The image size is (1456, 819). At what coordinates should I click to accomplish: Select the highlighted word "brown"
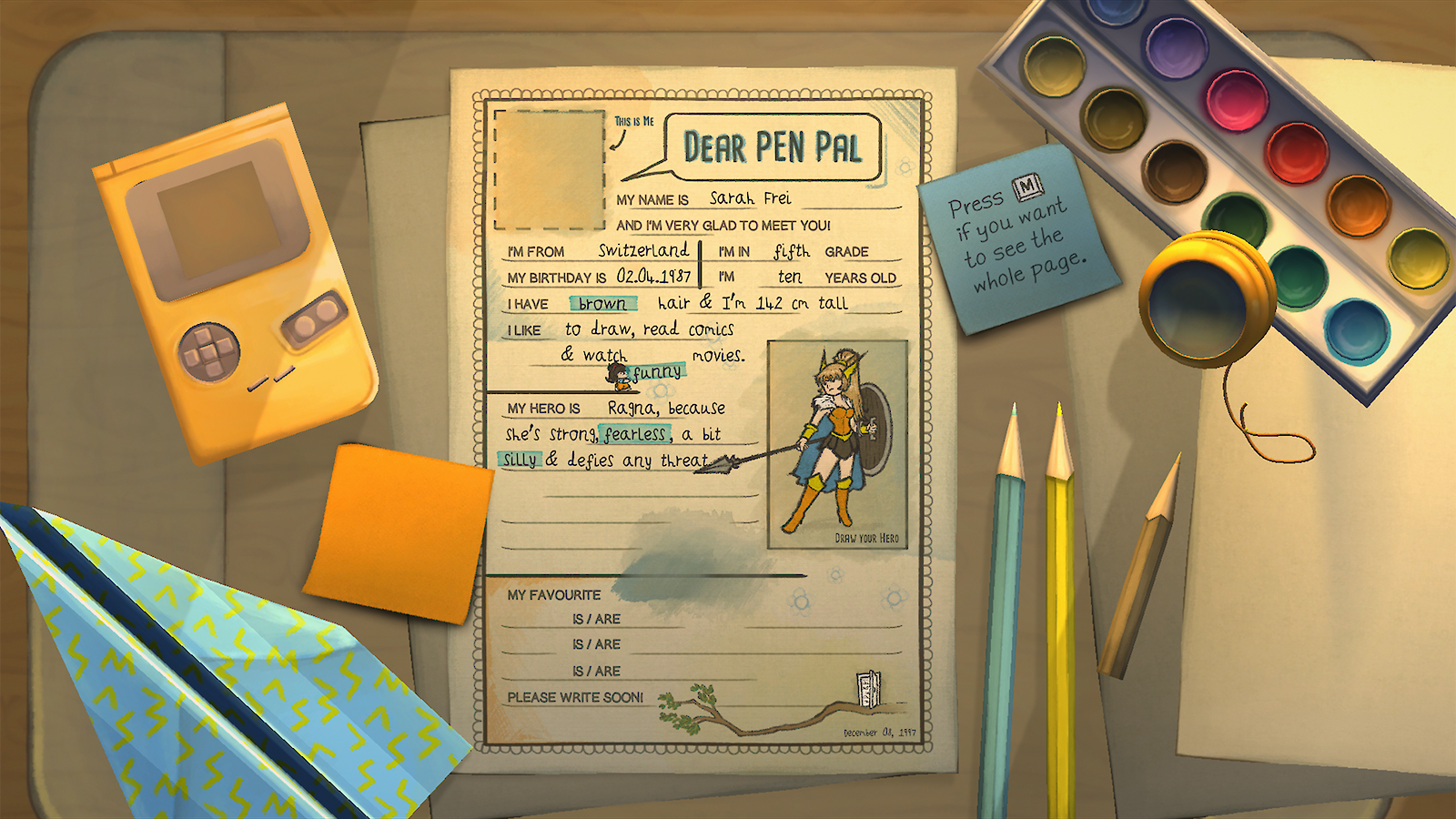pos(602,304)
